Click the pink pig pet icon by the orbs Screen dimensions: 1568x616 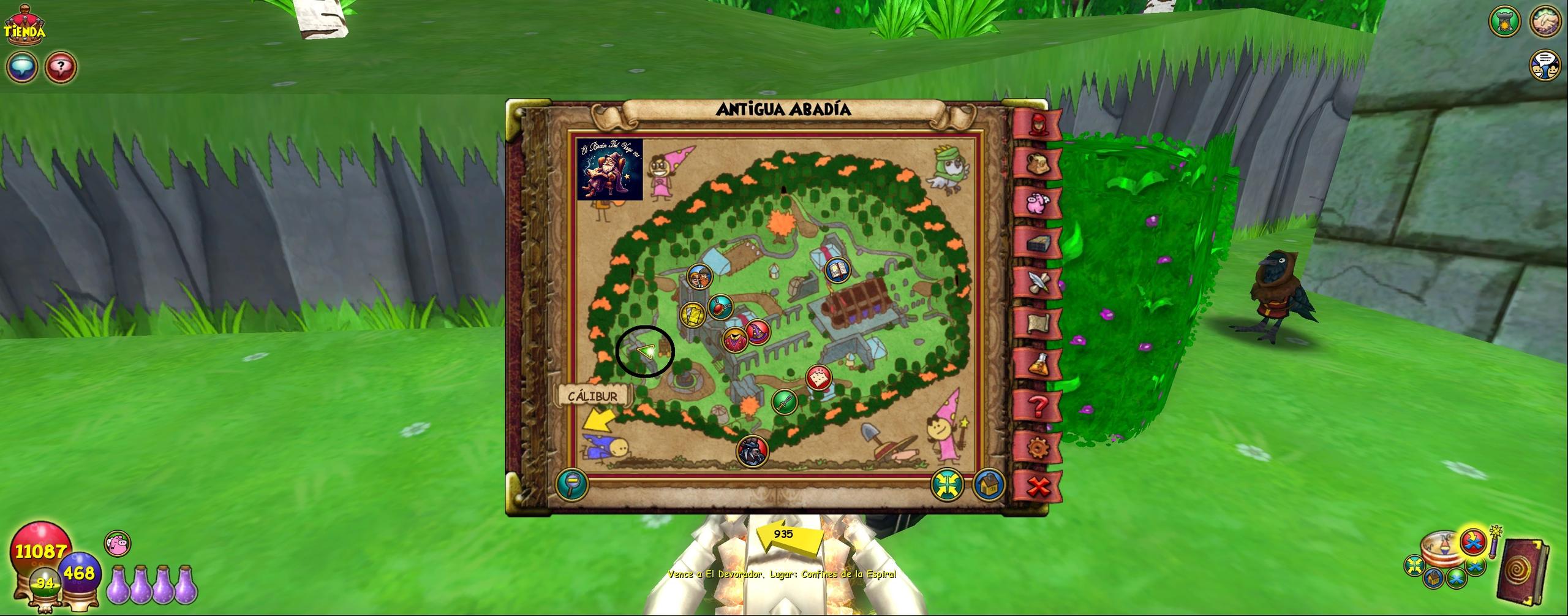coord(117,544)
